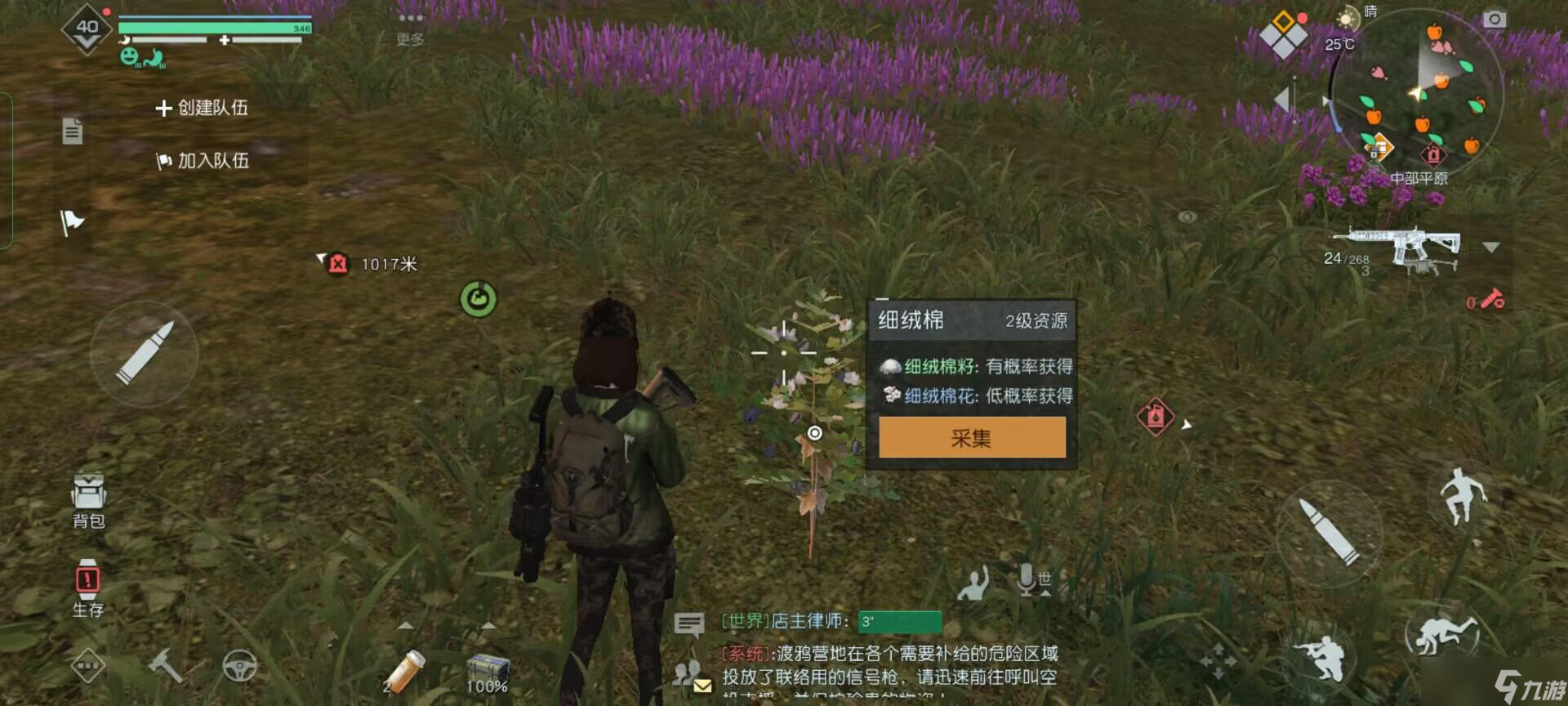Open the chat bubble icon near messages

(x=690, y=623)
